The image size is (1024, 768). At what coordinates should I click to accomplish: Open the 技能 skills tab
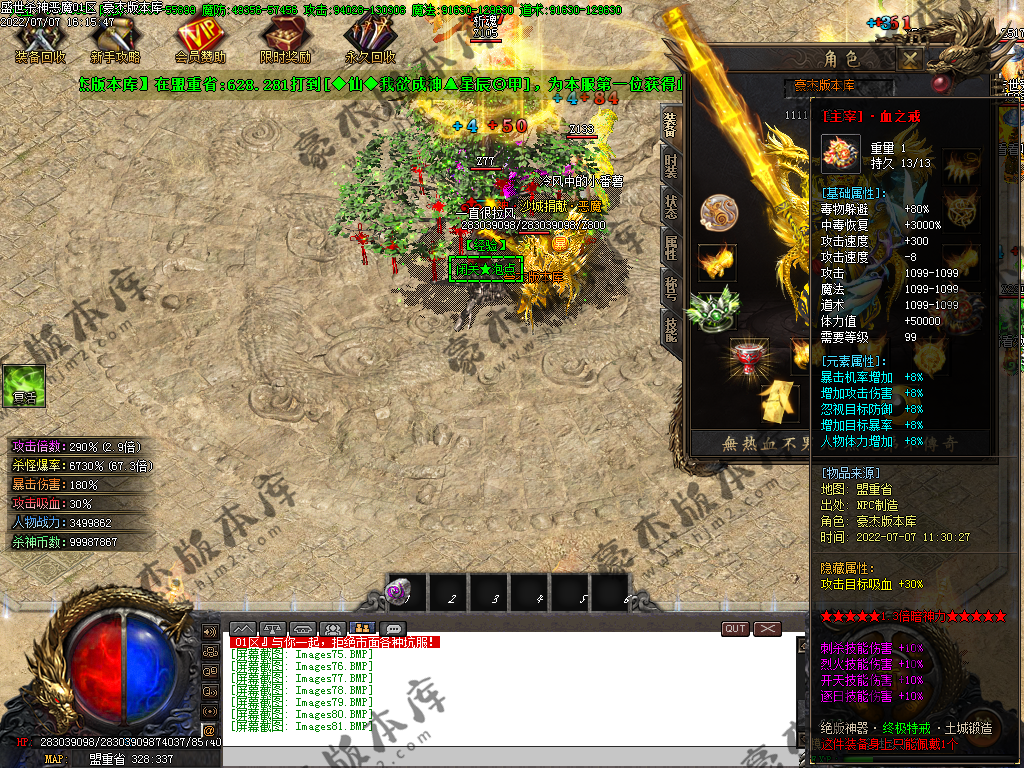point(670,327)
